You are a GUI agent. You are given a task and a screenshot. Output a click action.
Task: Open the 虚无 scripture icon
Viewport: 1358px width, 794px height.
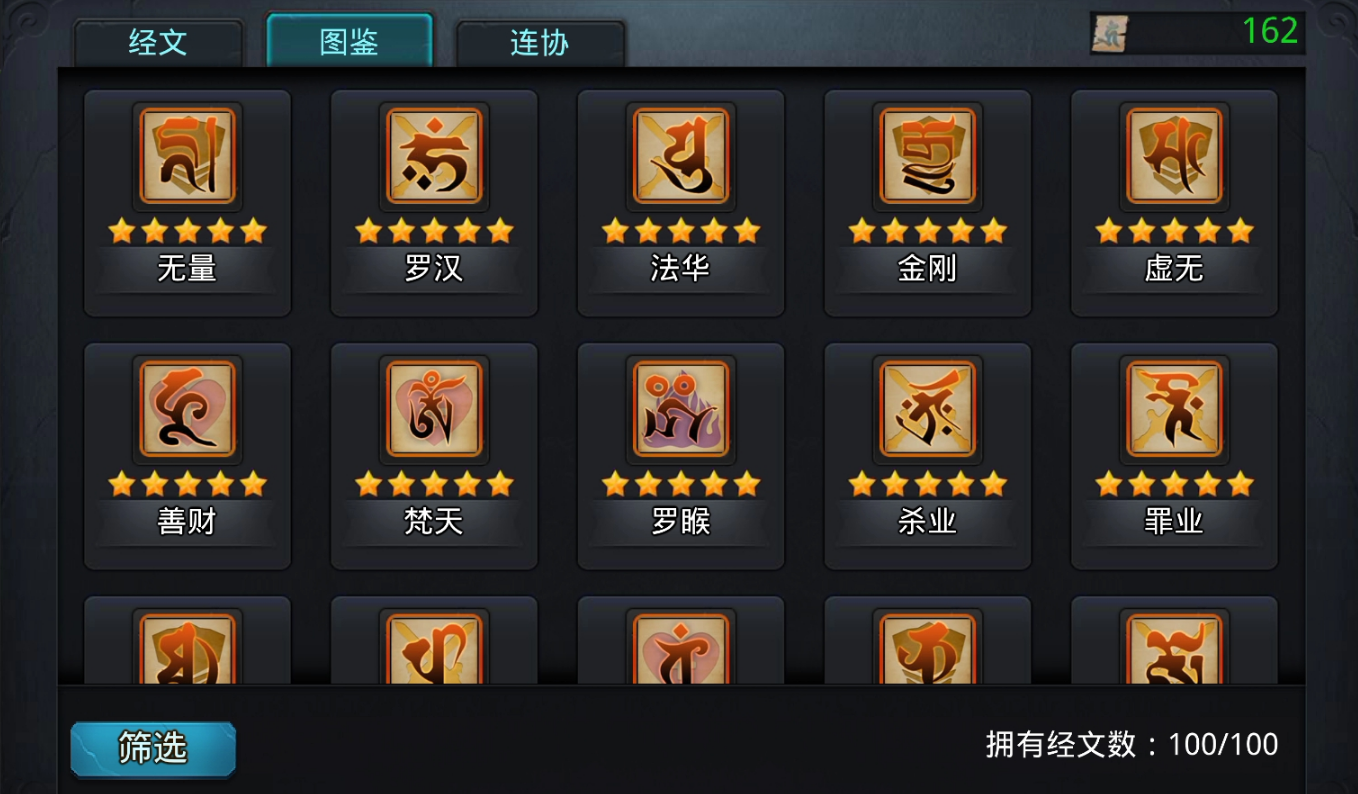[x=1172, y=157]
